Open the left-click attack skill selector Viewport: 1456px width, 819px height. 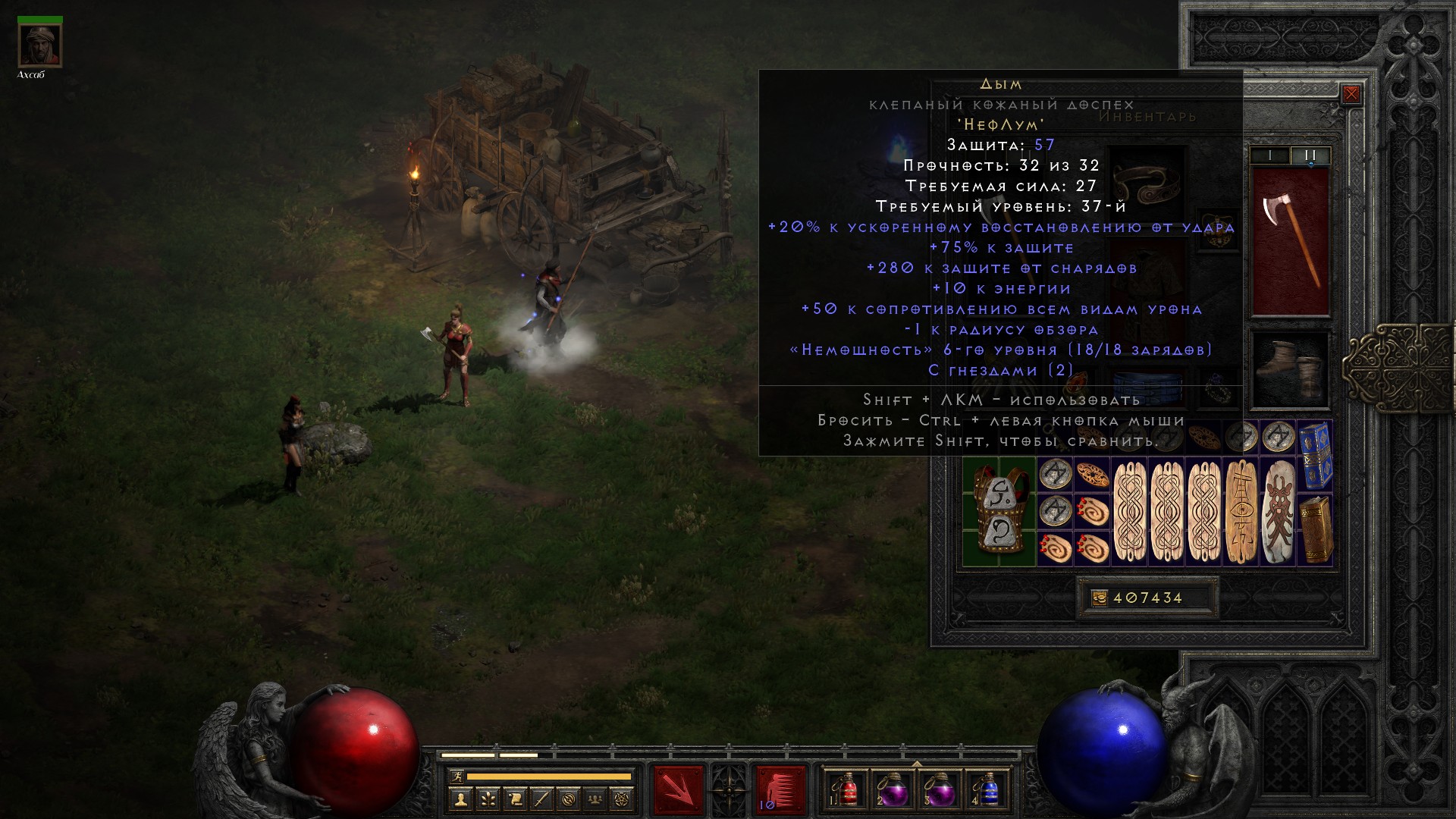tap(679, 790)
